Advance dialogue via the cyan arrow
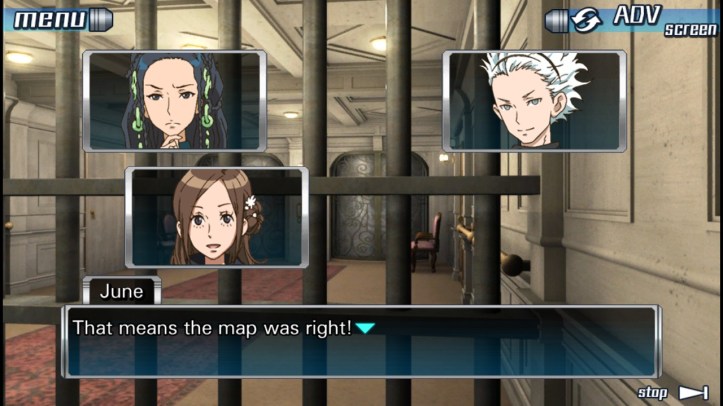This screenshot has width=723, height=406. (366, 328)
